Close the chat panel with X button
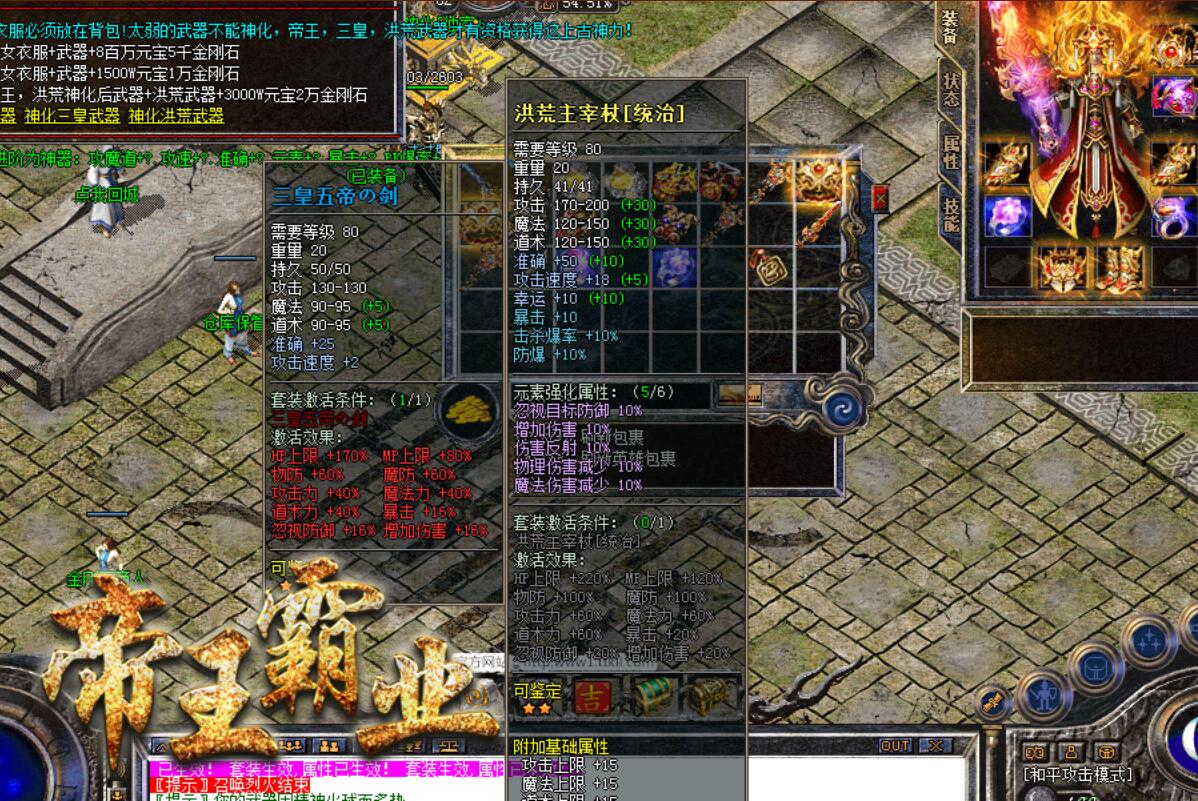1198x801 pixels. 936,746
